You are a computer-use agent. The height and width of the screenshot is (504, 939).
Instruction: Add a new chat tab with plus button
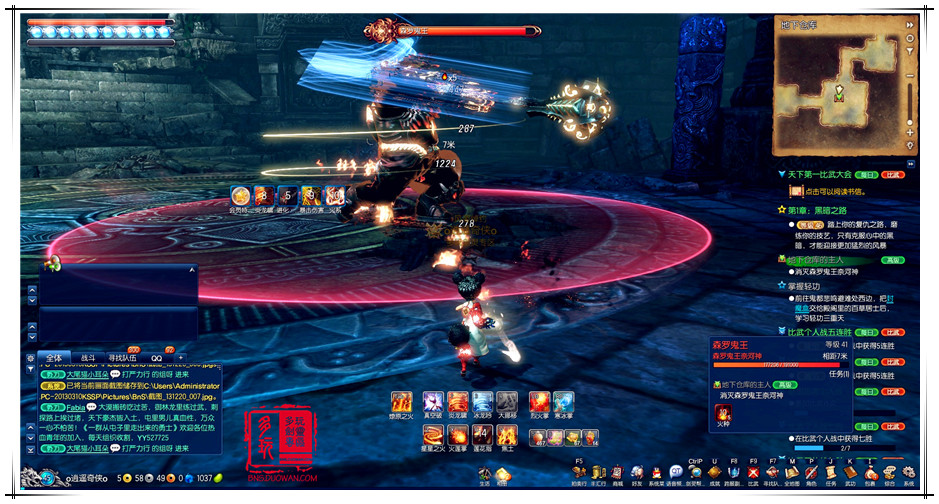coord(181,357)
